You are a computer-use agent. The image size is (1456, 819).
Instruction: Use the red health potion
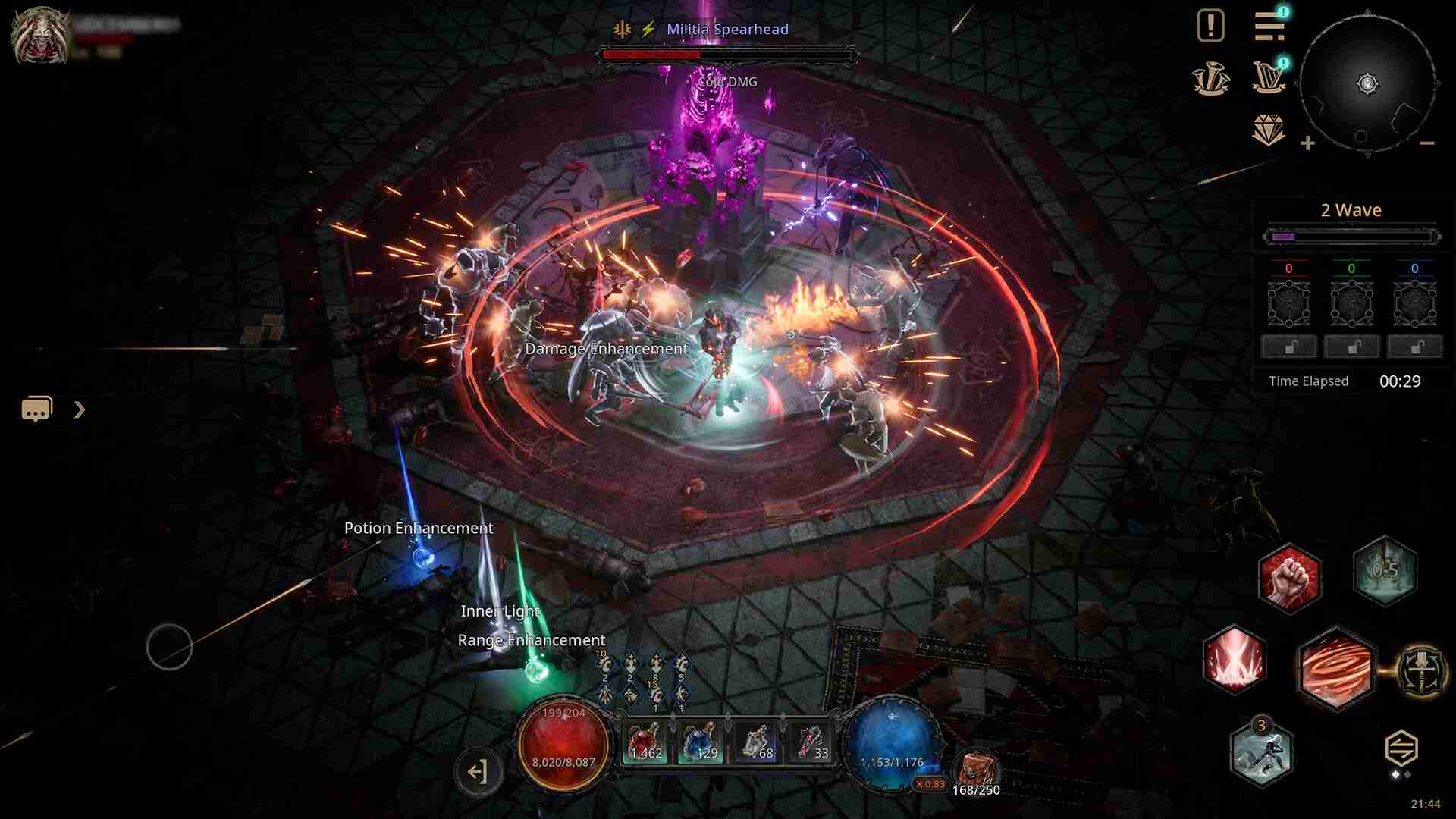coord(645,742)
